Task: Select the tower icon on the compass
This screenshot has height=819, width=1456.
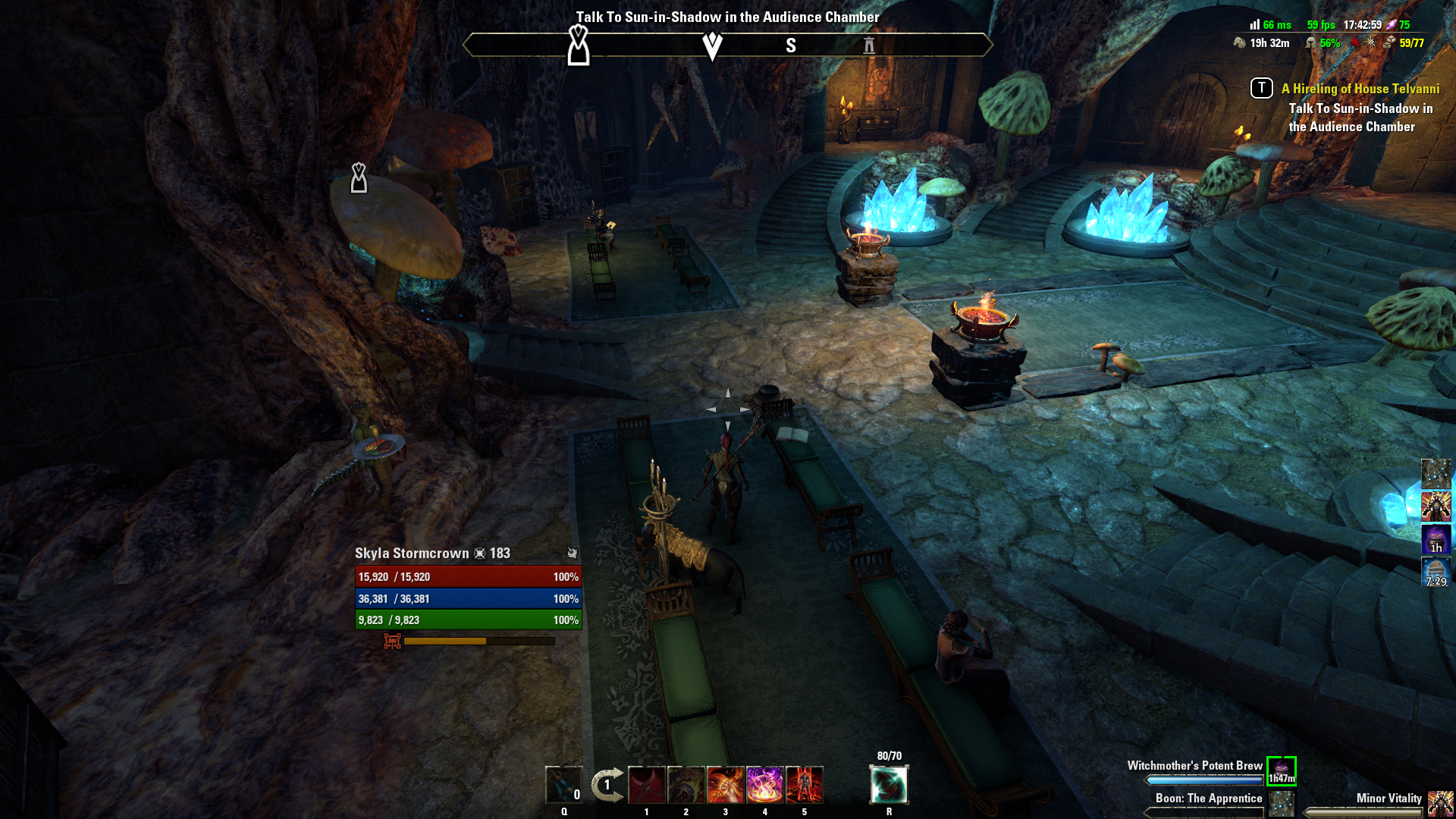Action: (869, 46)
